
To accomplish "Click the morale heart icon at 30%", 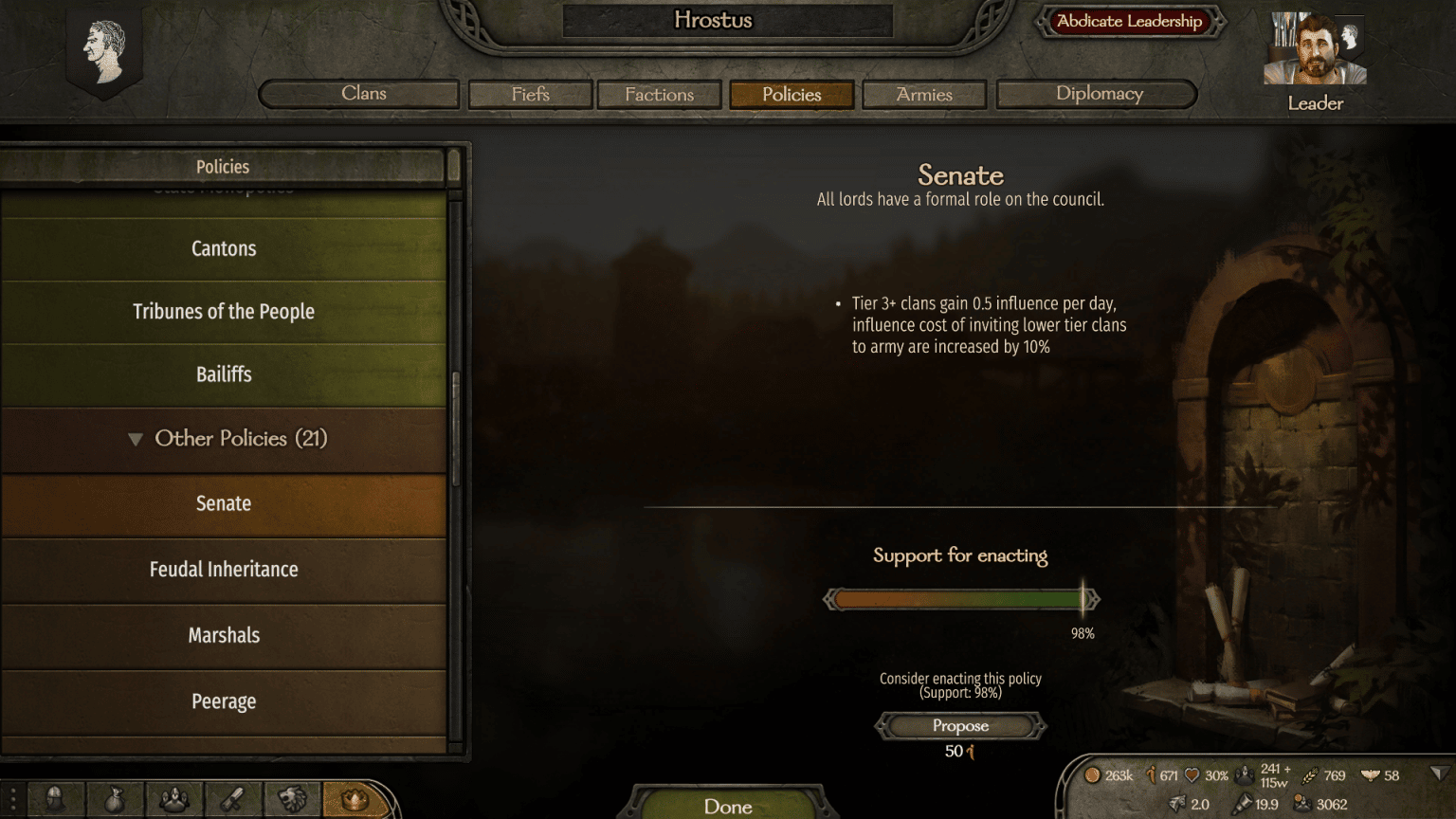I will (x=1192, y=775).
